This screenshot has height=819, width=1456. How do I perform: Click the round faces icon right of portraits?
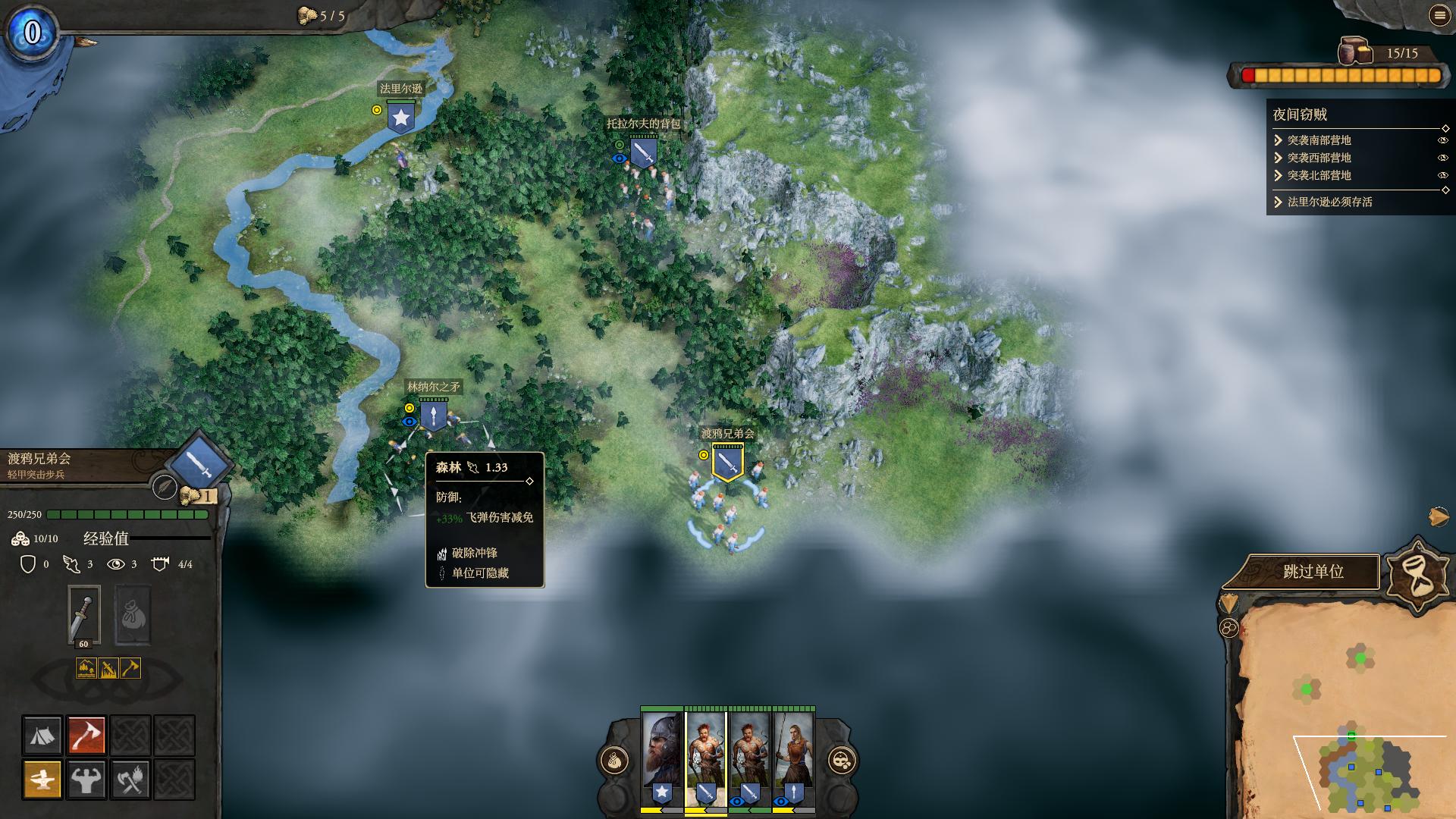[x=842, y=760]
